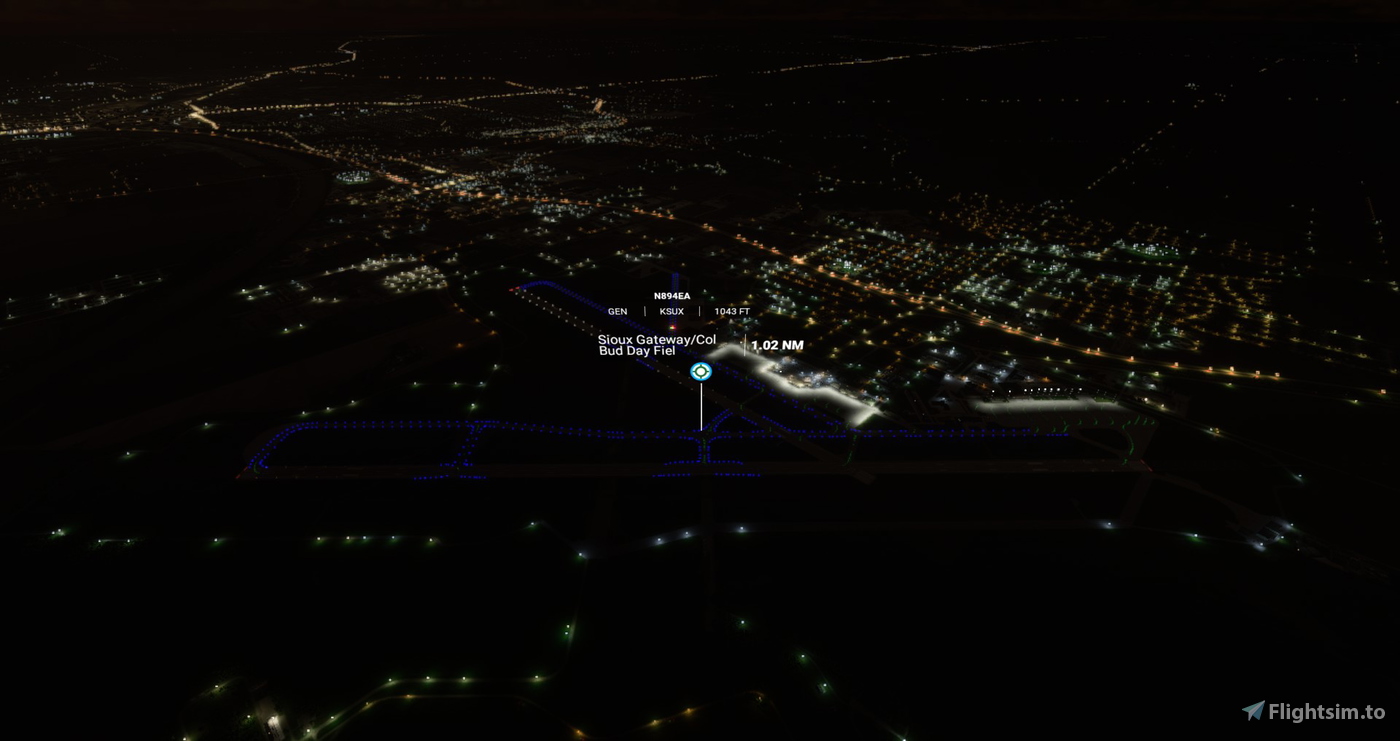Toggle the N894EA aircraft tail number label
Screen dimensions: 1400x741
tap(672, 296)
